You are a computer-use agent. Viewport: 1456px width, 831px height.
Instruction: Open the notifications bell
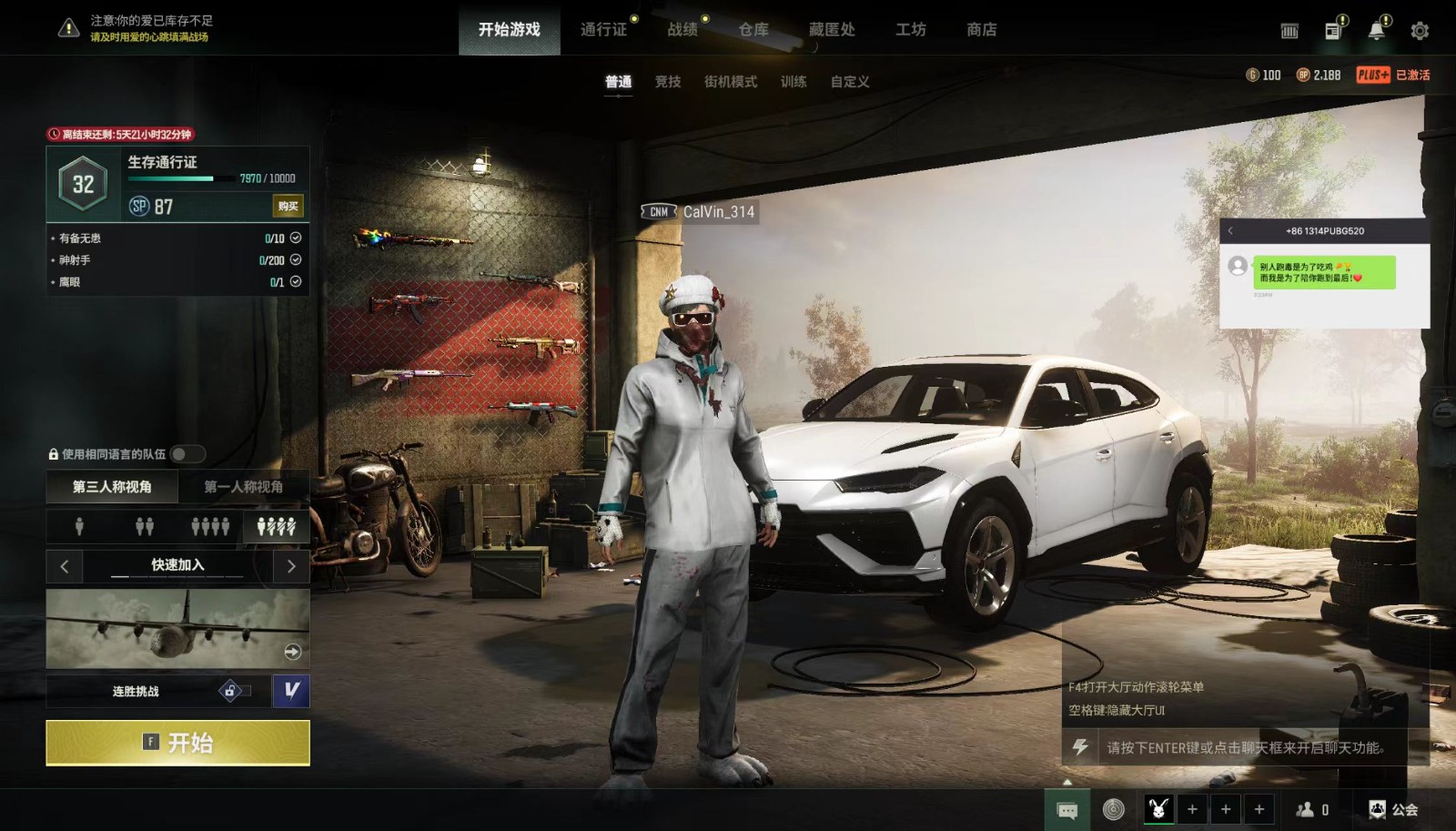(x=1377, y=31)
